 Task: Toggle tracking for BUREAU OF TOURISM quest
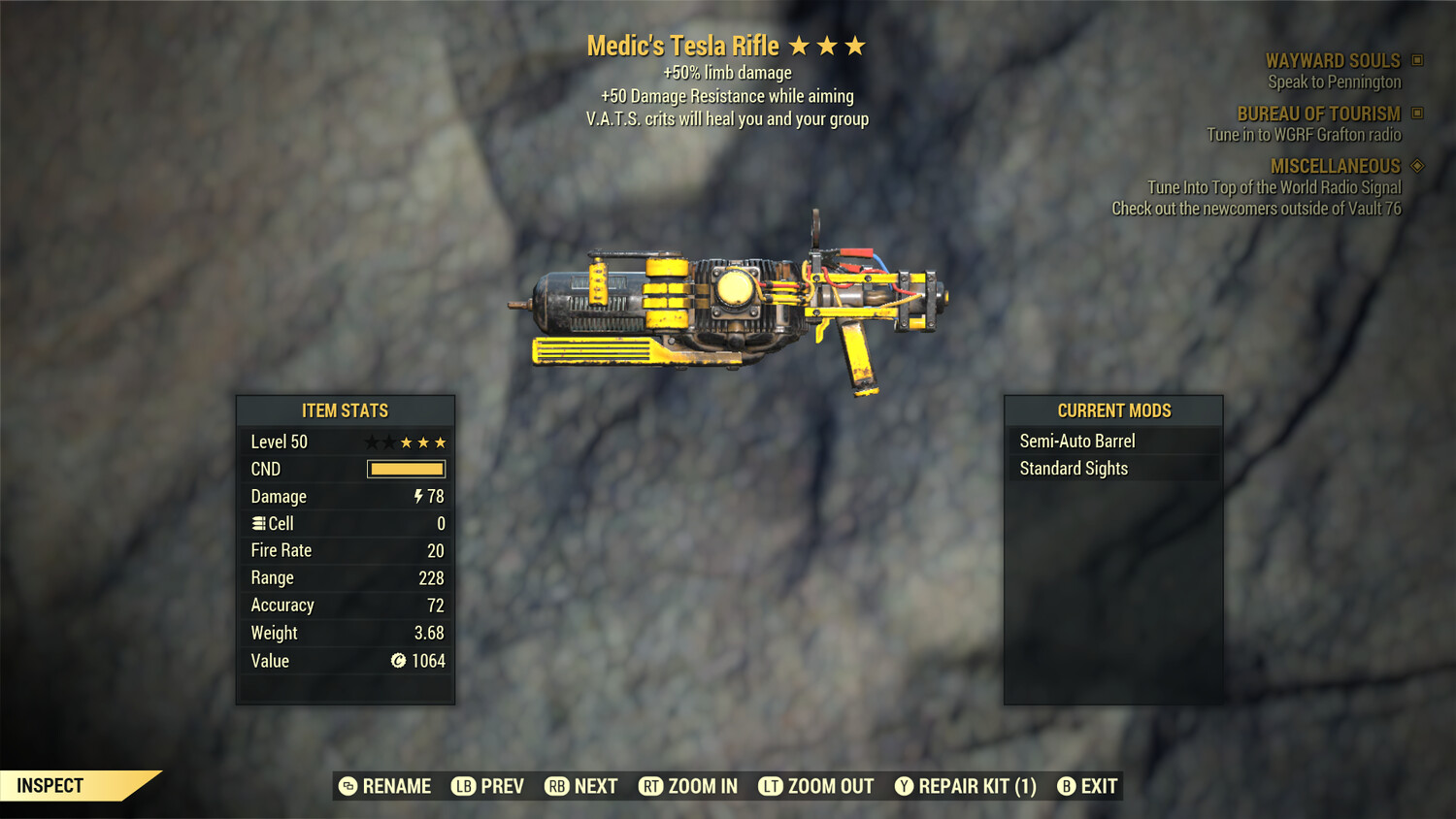coord(1317,114)
